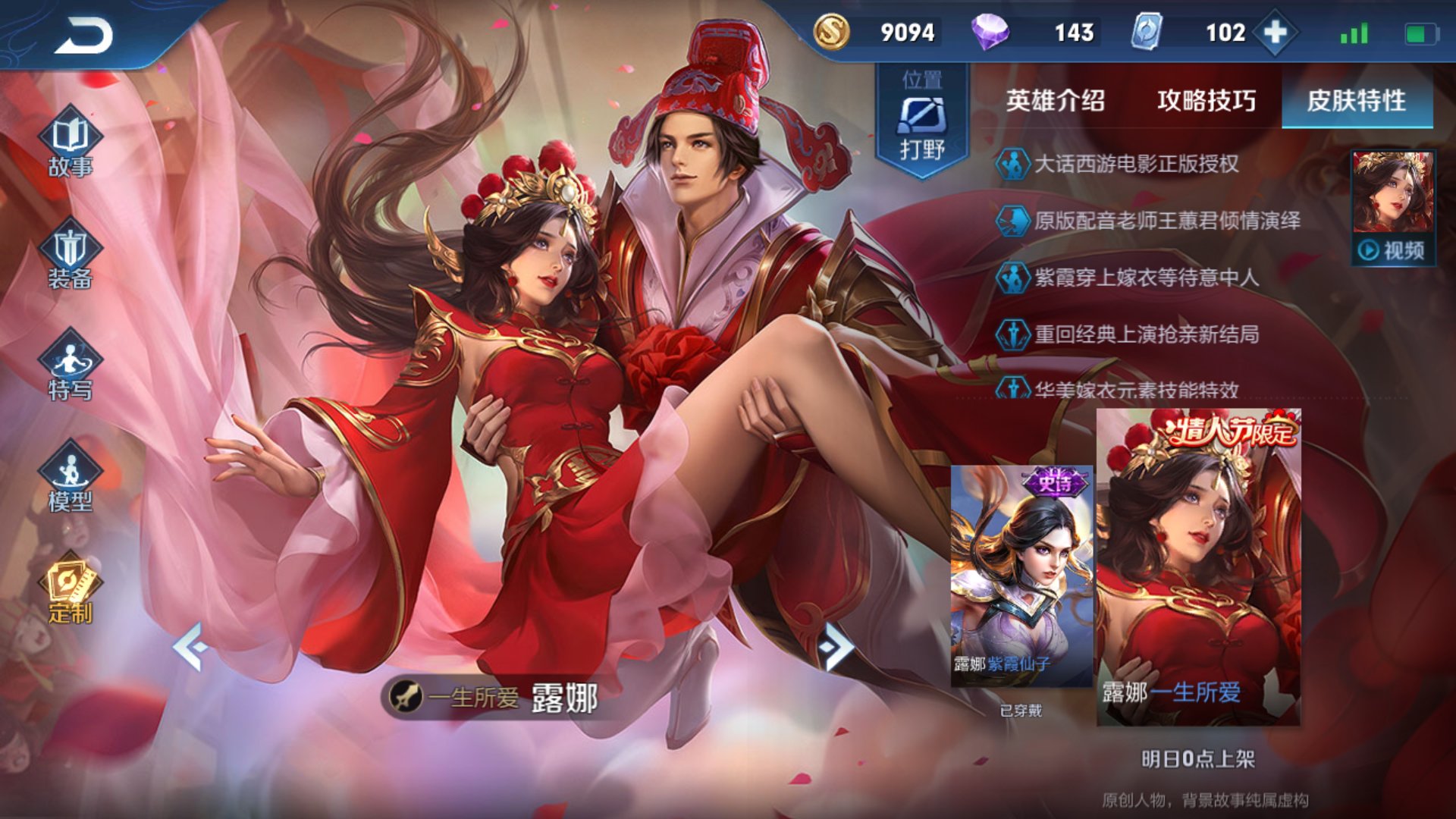Screen dimensions: 1456x819
Task: Select the 一生所爱 skin card
Action: click(1198, 567)
